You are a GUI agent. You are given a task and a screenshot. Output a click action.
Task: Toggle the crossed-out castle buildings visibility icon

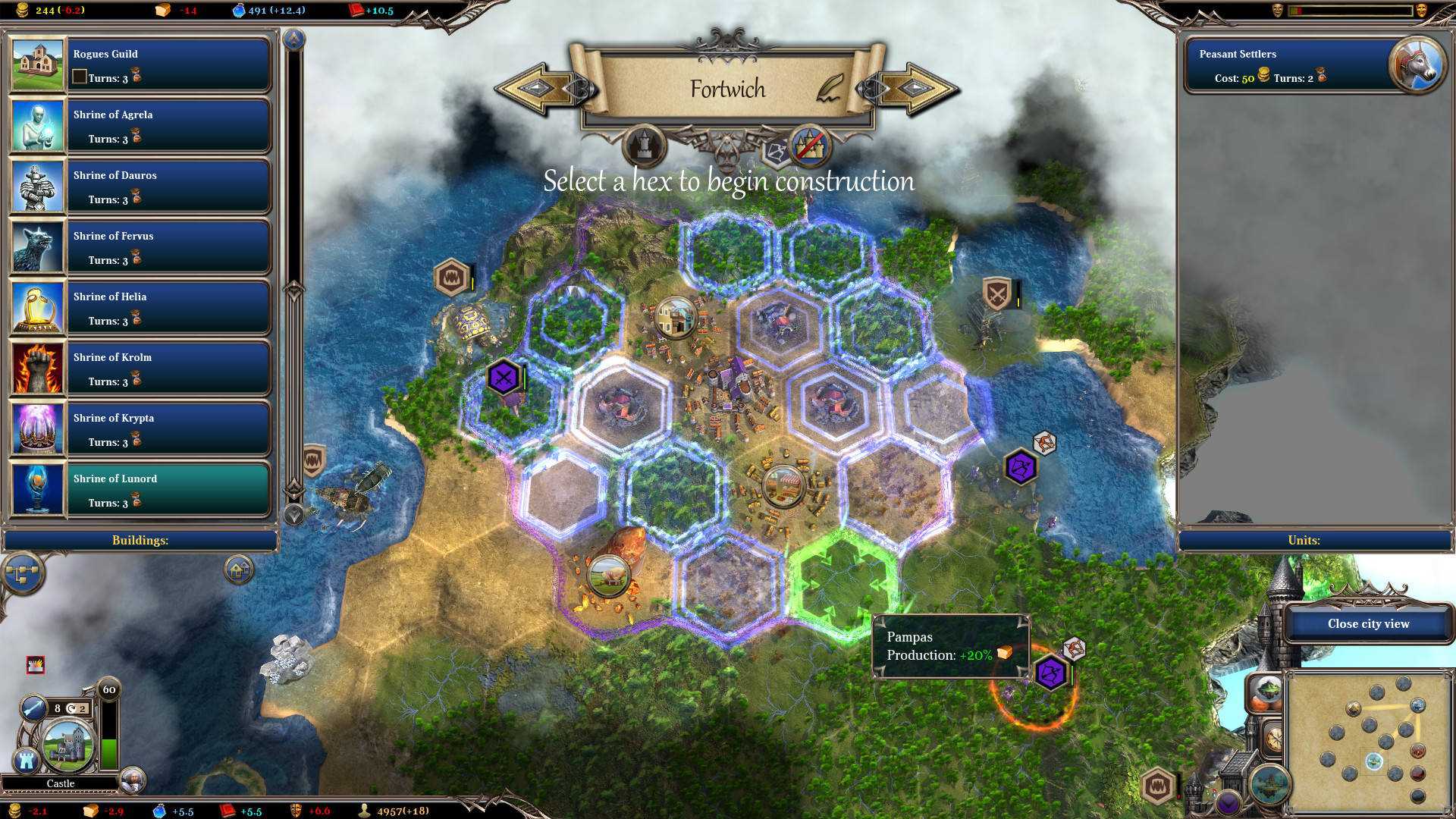tap(808, 147)
